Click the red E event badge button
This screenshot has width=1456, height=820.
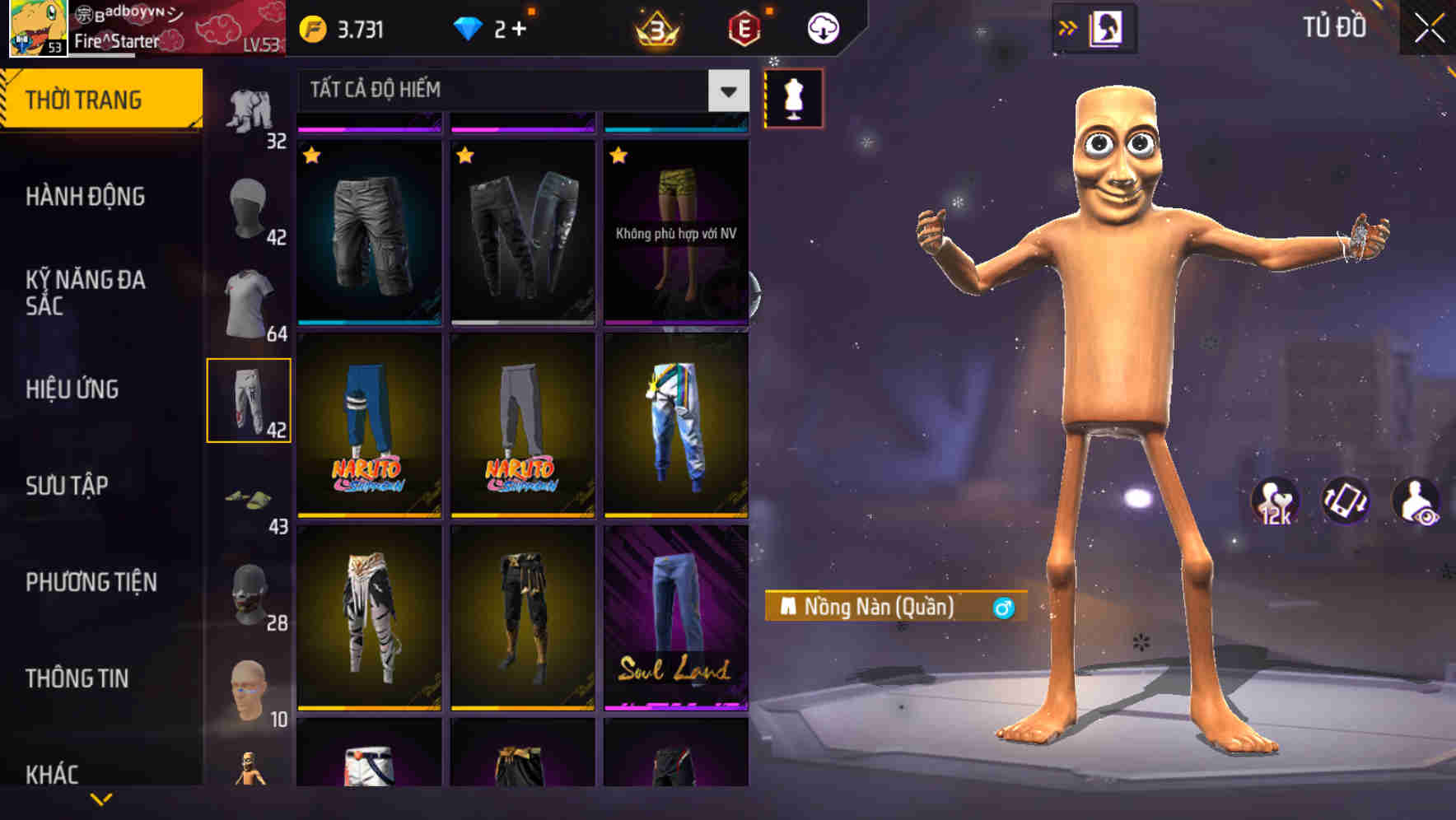coord(740,27)
